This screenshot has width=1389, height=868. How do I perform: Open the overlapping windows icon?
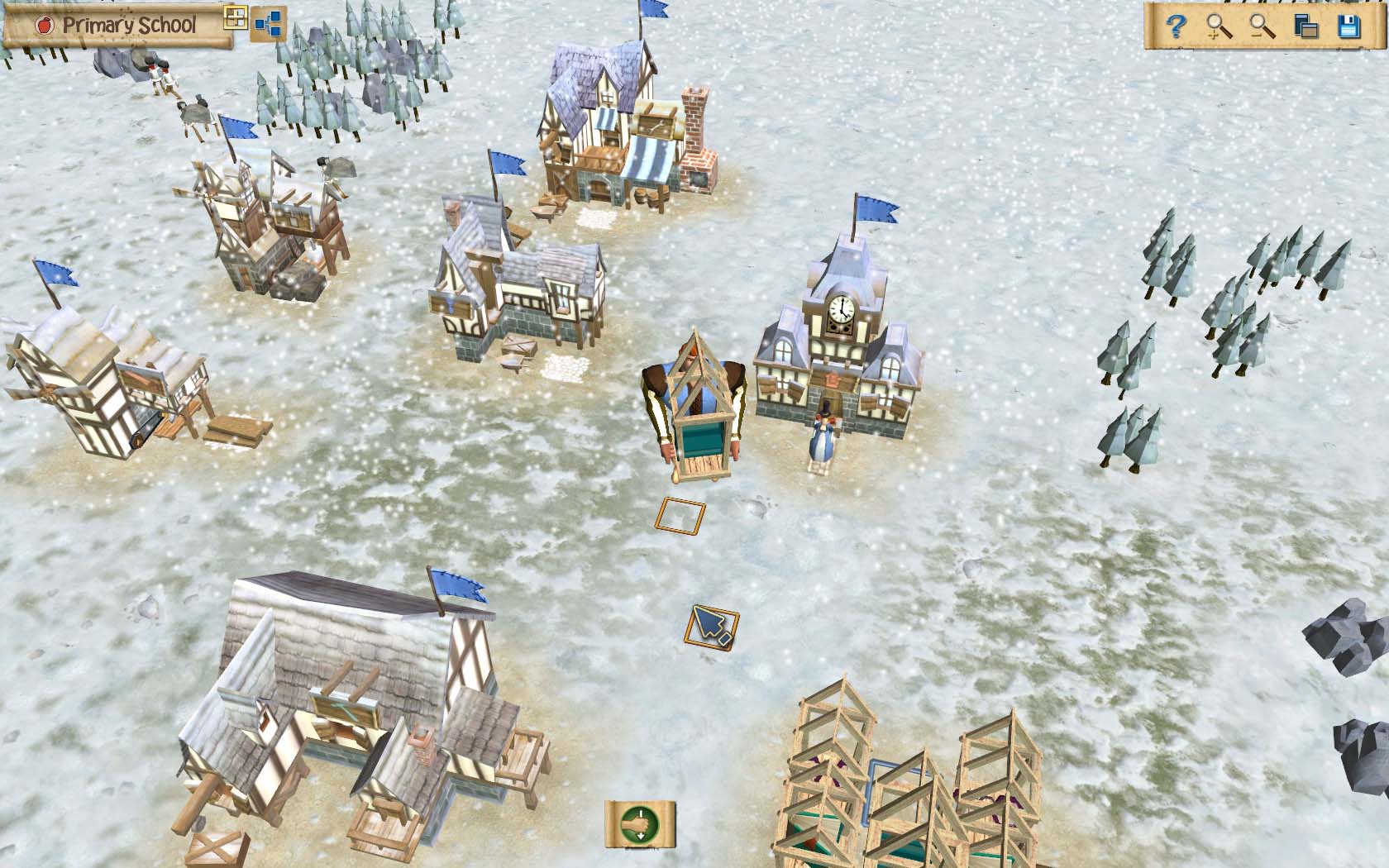click(x=1305, y=26)
